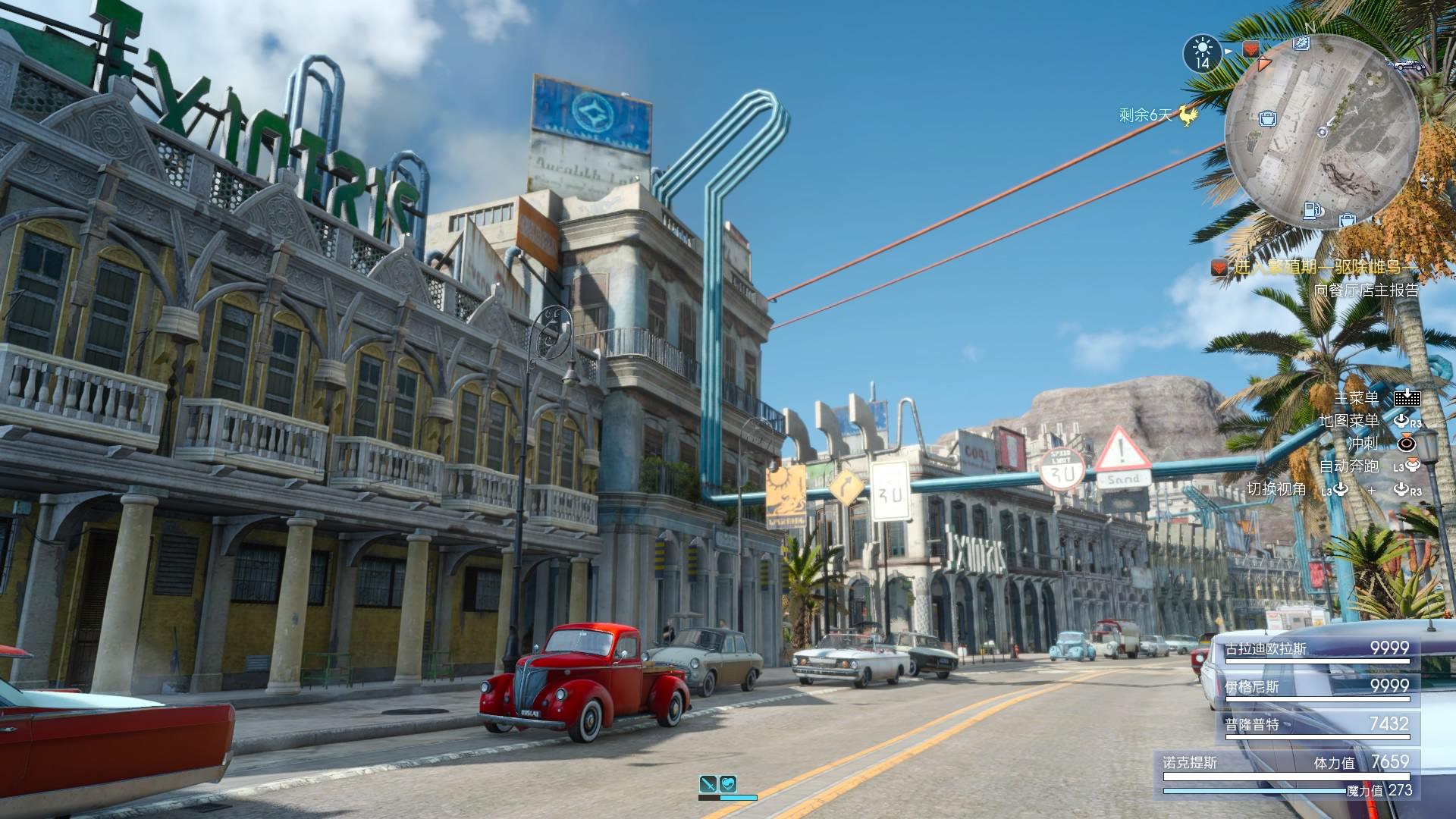Select the heart buff icon
The width and height of the screenshot is (1456, 819).
(x=728, y=784)
